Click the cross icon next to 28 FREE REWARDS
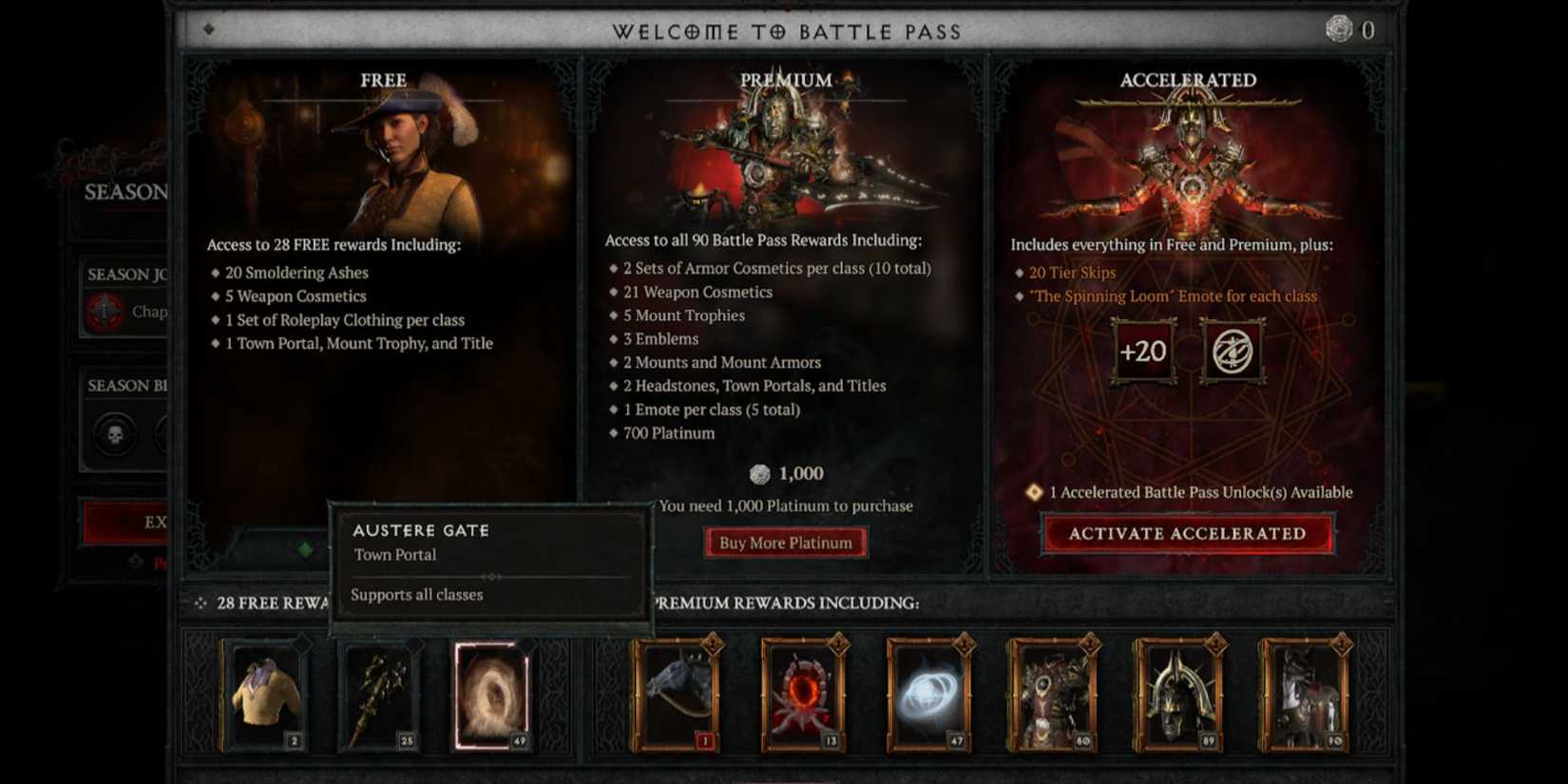Image resolution: width=1568 pixels, height=784 pixels. [200, 602]
